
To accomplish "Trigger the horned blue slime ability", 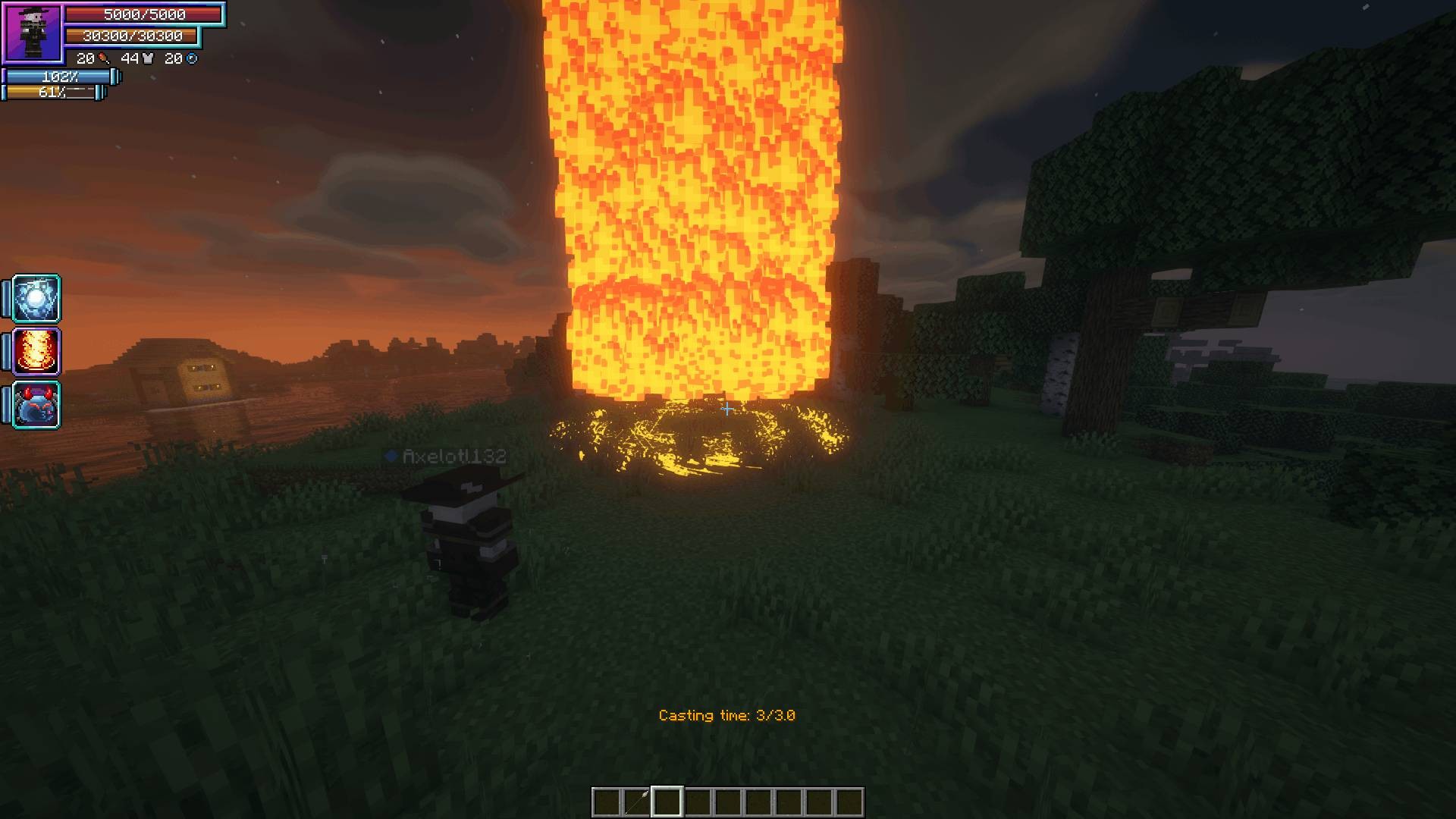I will (36, 405).
